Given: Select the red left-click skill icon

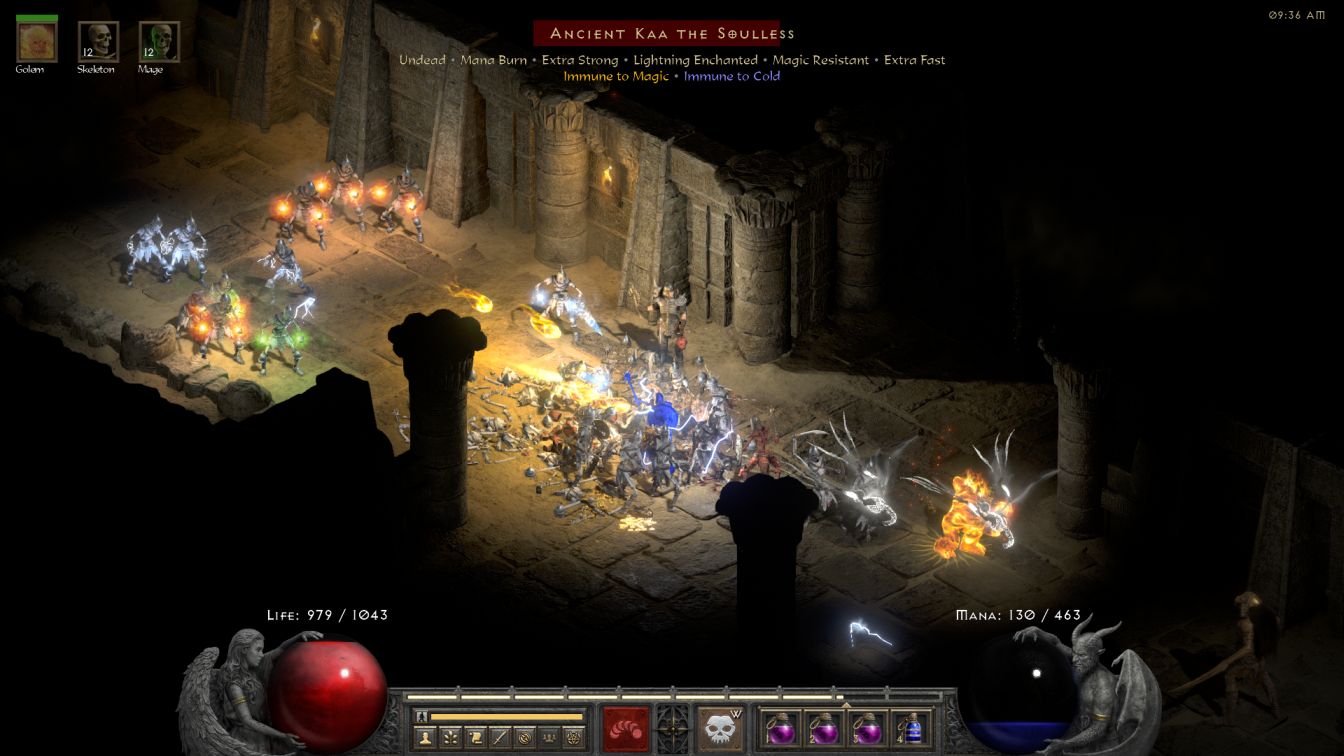Looking at the screenshot, I should tap(625, 729).
